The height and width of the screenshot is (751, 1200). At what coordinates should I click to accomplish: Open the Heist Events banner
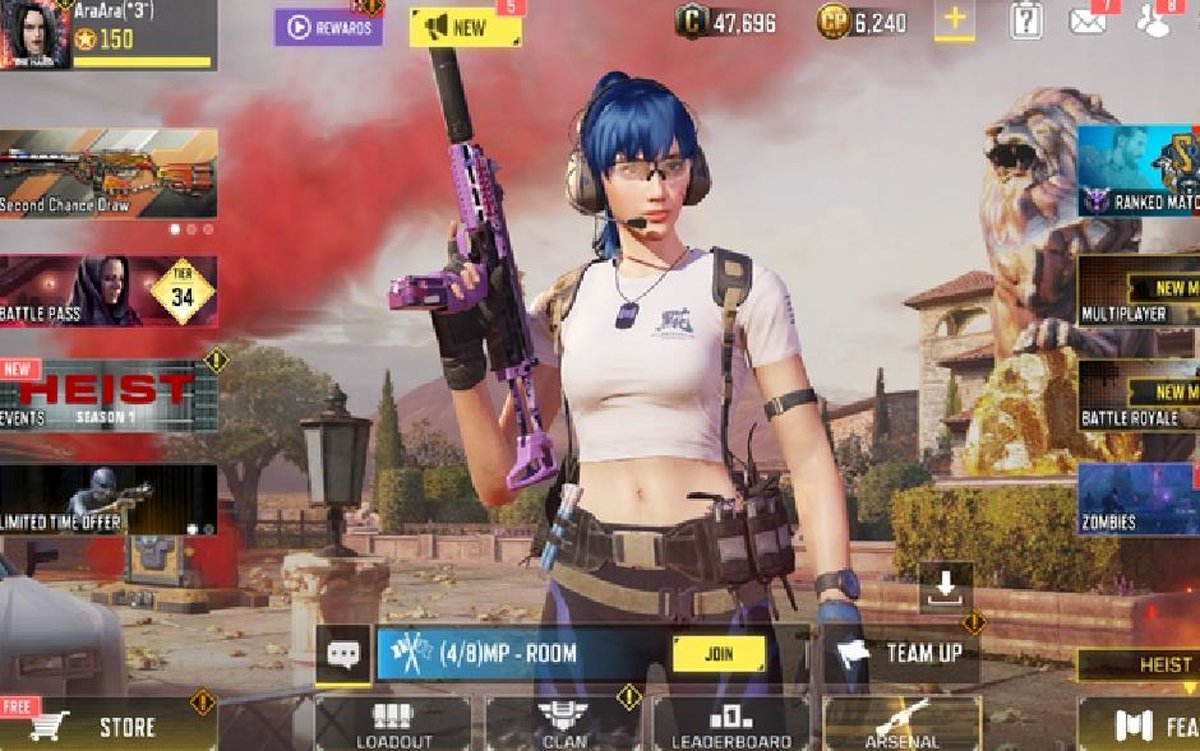(x=108, y=396)
